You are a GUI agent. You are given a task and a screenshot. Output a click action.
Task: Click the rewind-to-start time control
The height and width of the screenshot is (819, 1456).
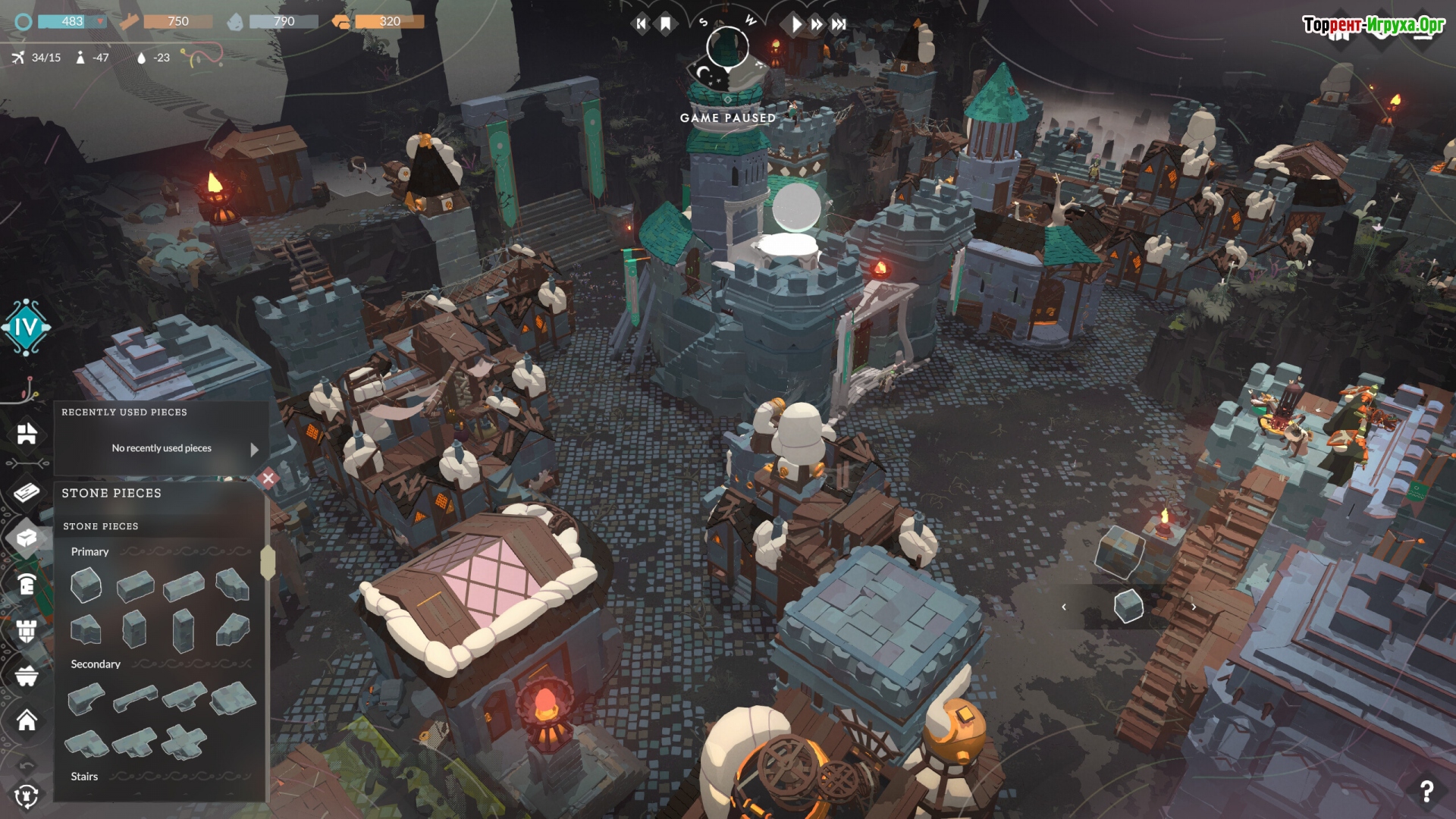642,24
